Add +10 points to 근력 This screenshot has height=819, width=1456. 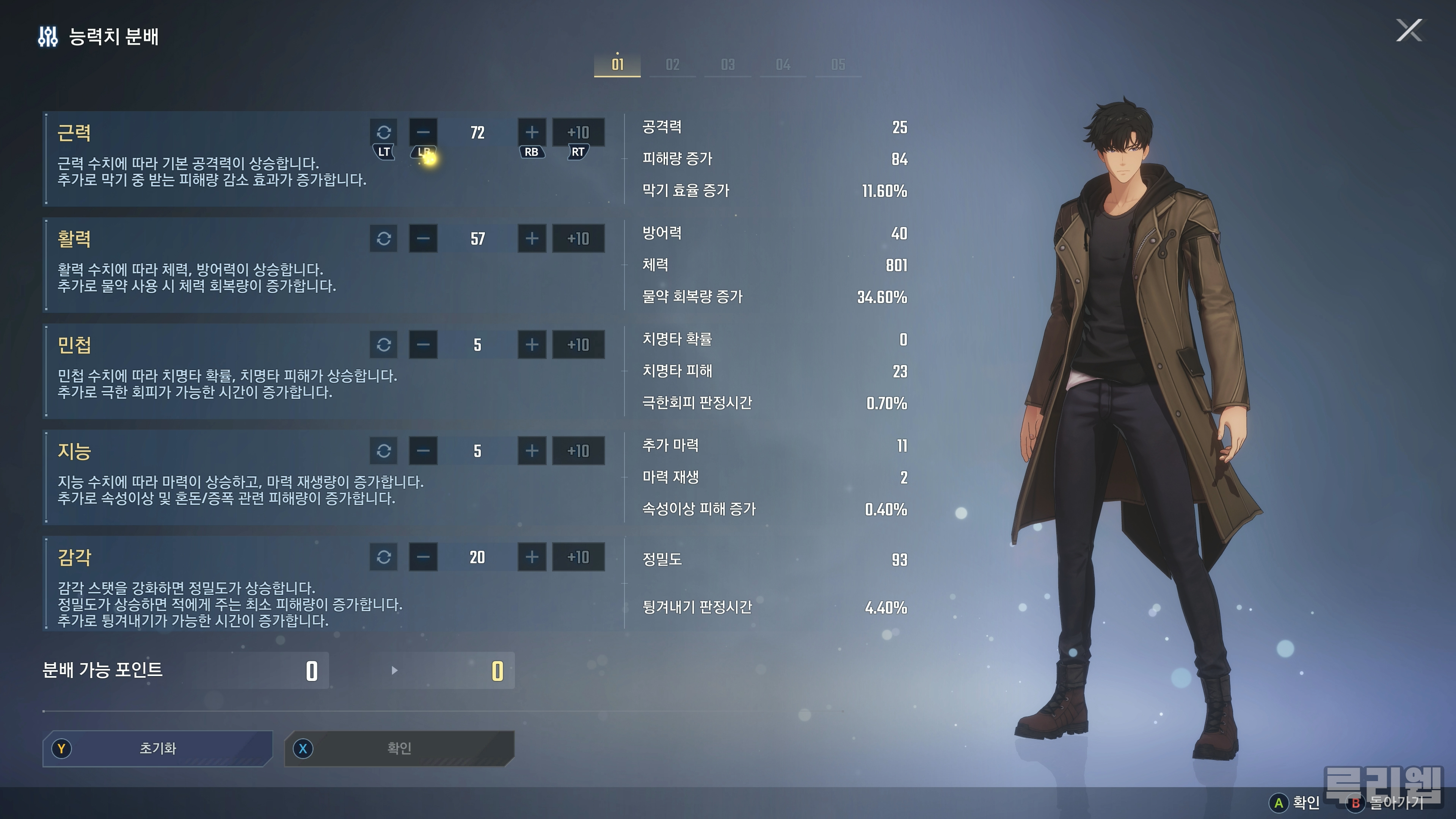pos(577,132)
